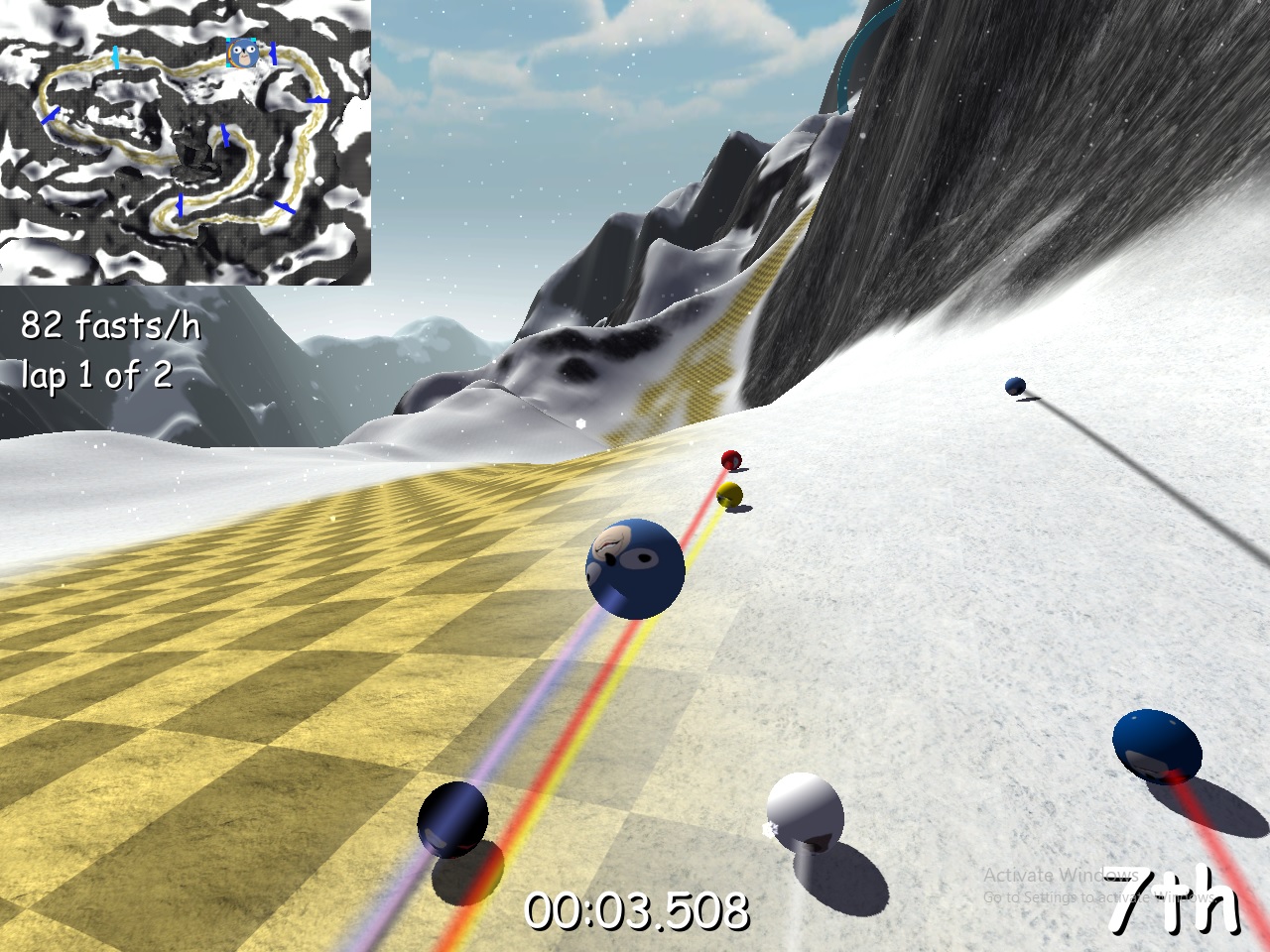
Task: Click the large penguin marble in mid-track
Action: [635, 570]
